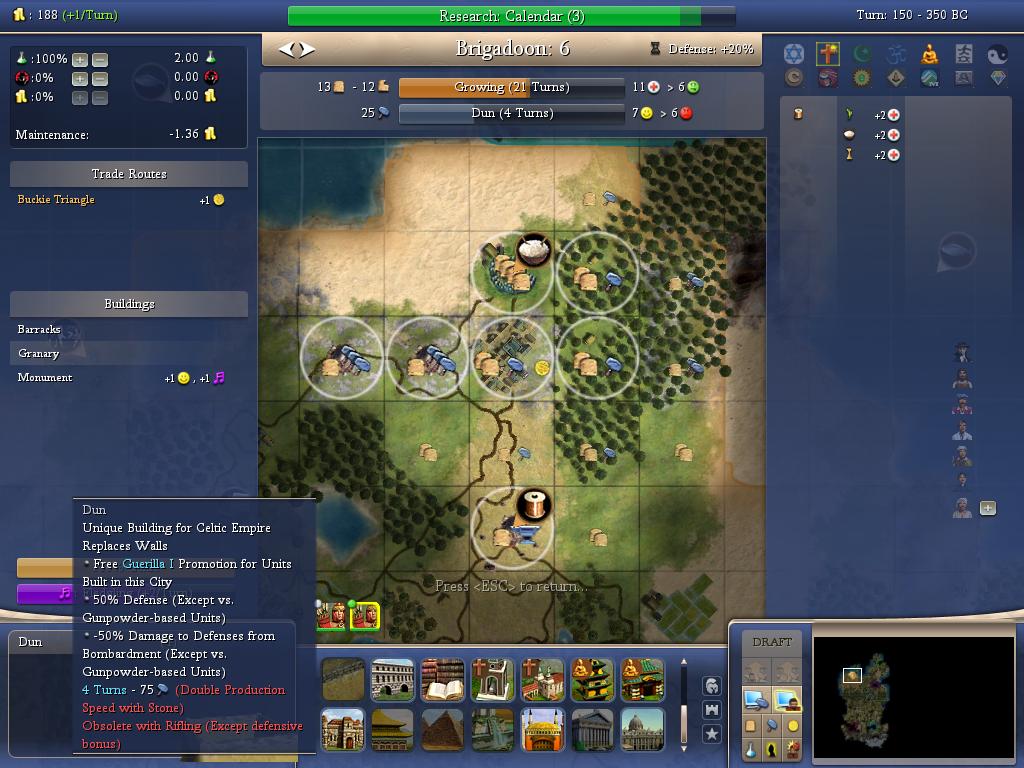Select the Monument in the Buildings list

[x=45, y=377]
